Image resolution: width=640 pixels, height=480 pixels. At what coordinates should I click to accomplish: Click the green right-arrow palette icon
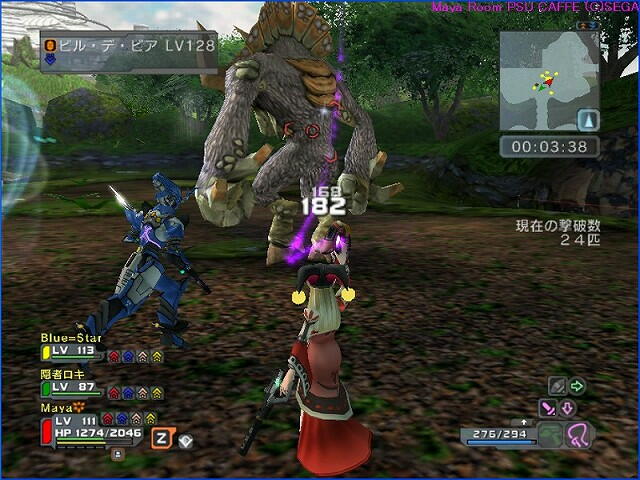click(x=577, y=386)
